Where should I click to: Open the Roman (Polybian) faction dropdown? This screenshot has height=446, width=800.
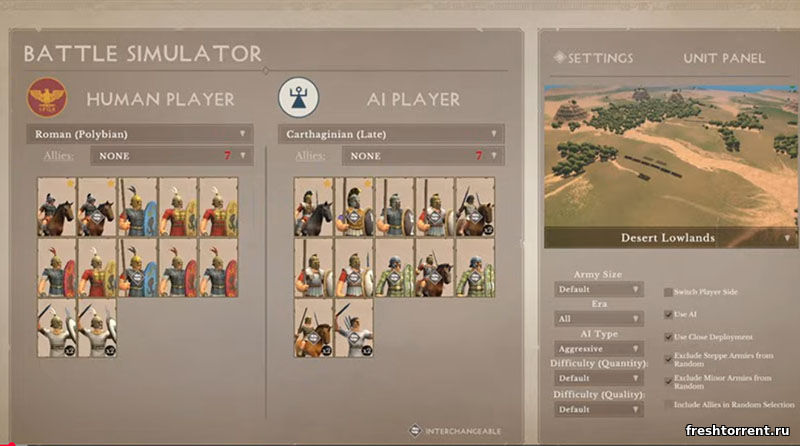pyautogui.click(x=139, y=133)
